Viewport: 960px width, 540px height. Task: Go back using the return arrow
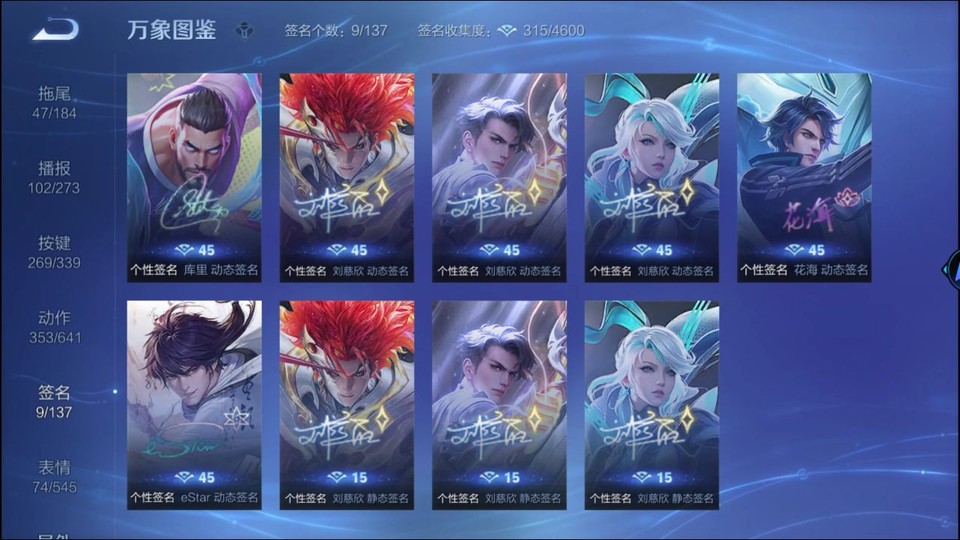(55, 30)
